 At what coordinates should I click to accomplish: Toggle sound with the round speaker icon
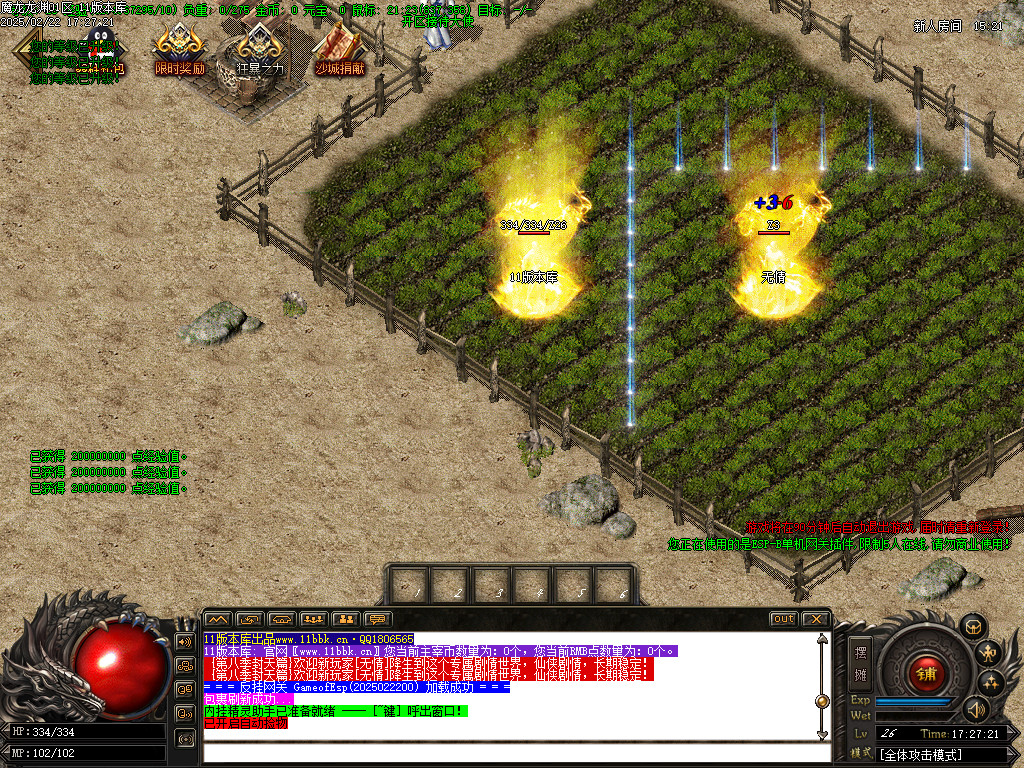pyautogui.click(x=975, y=709)
